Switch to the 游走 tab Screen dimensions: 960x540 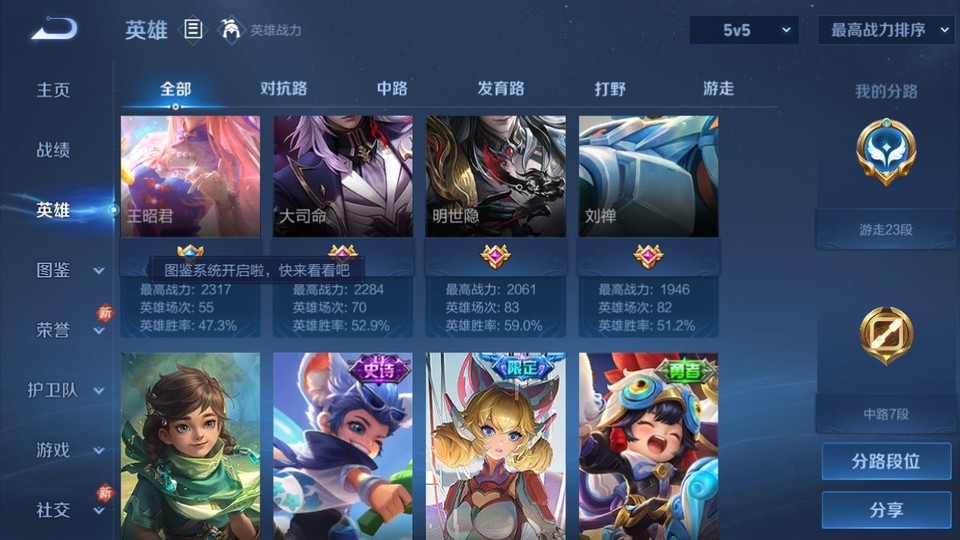point(718,89)
